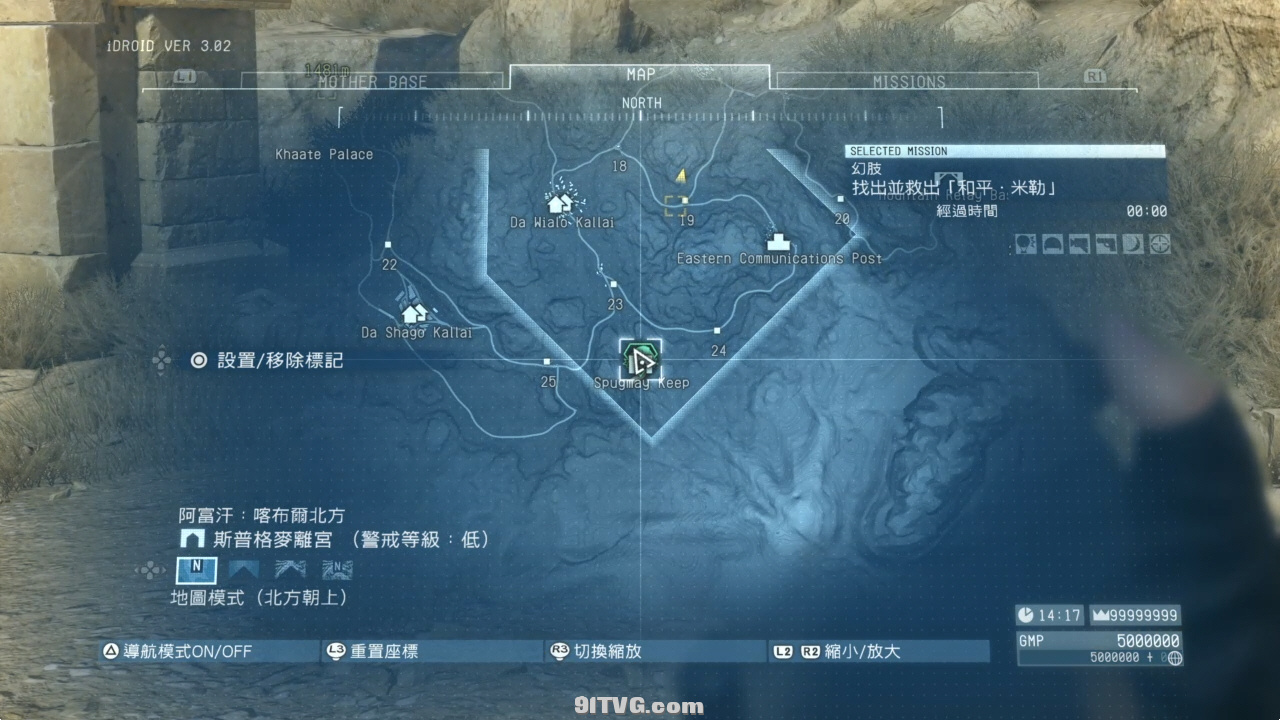1280x720 pixels.
Task: Open the Missions tab
Action: click(908, 82)
